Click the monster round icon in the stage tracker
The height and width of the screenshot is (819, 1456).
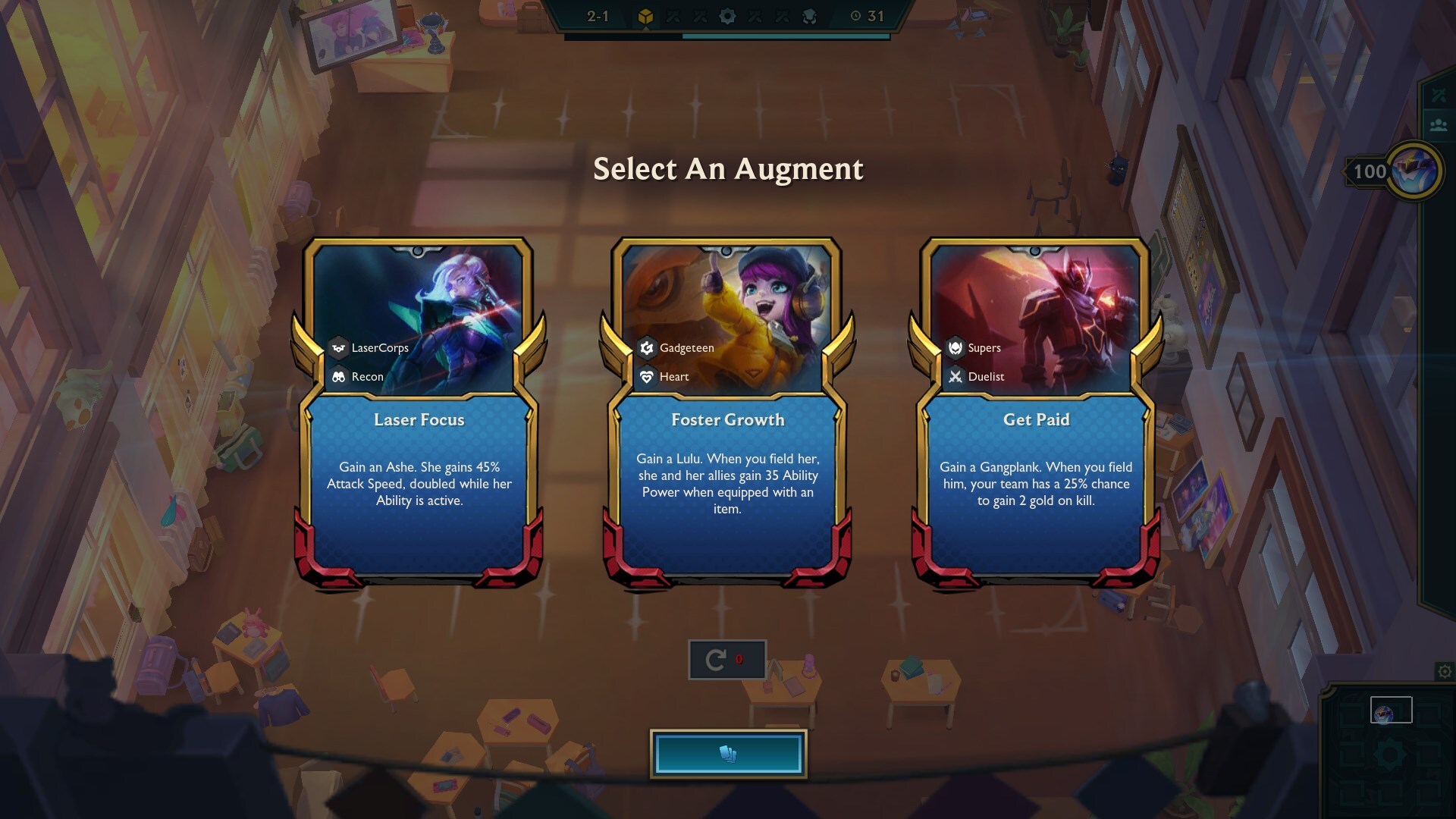tap(810, 15)
